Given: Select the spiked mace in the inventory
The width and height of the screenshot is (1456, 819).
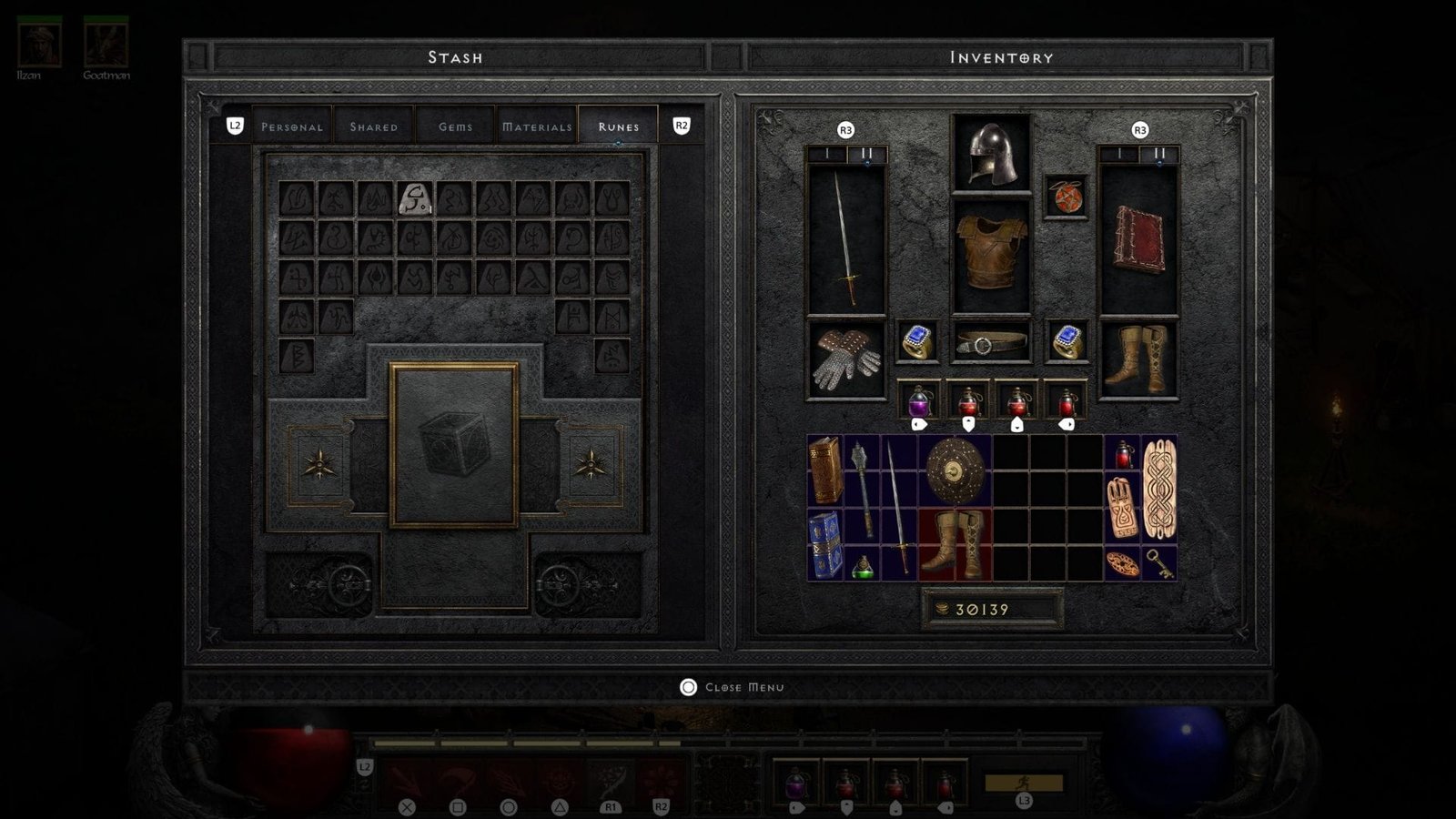Looking at the screenshot, I should [862, 487].
